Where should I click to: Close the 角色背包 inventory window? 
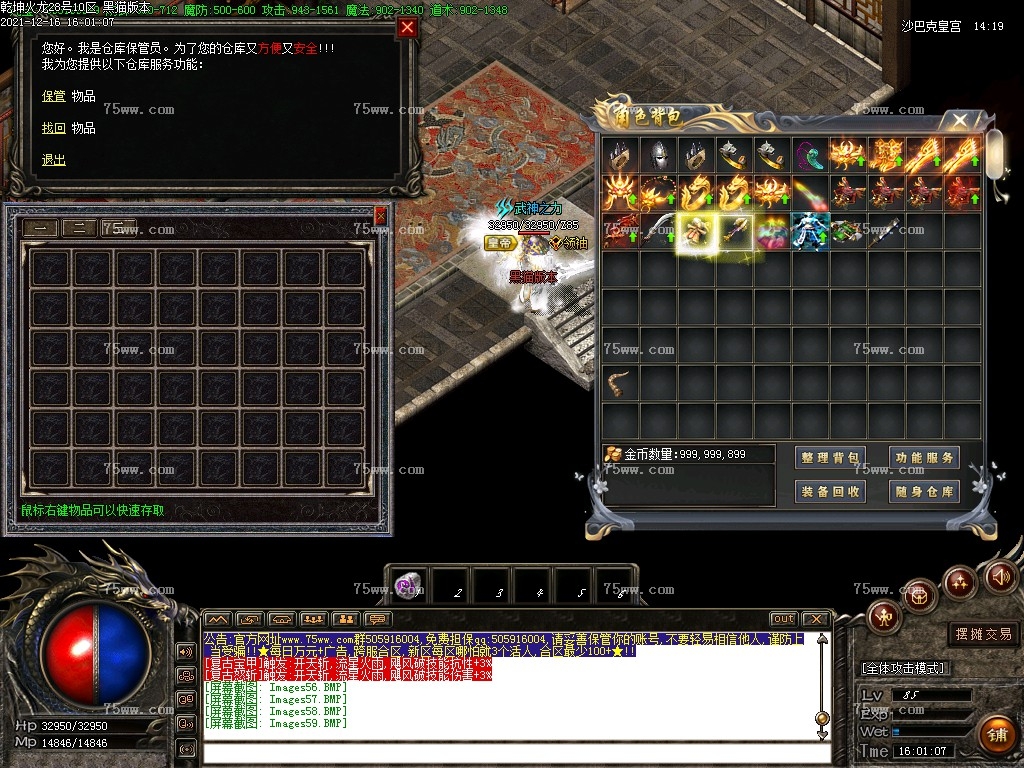(960, 121)
